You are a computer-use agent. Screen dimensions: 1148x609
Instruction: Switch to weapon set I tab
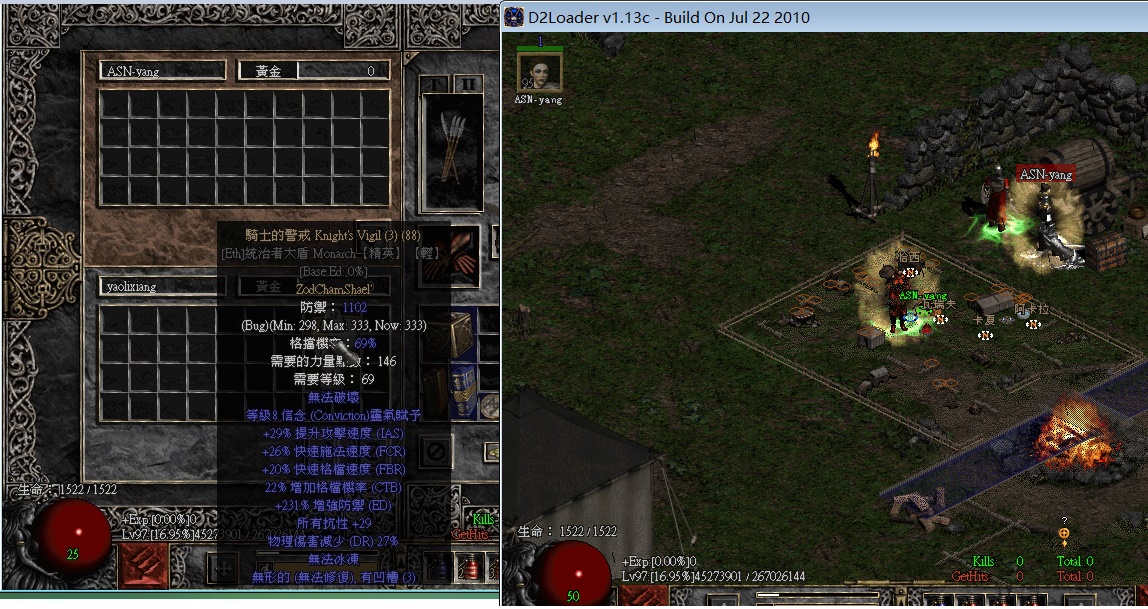[x=433, y=84]
